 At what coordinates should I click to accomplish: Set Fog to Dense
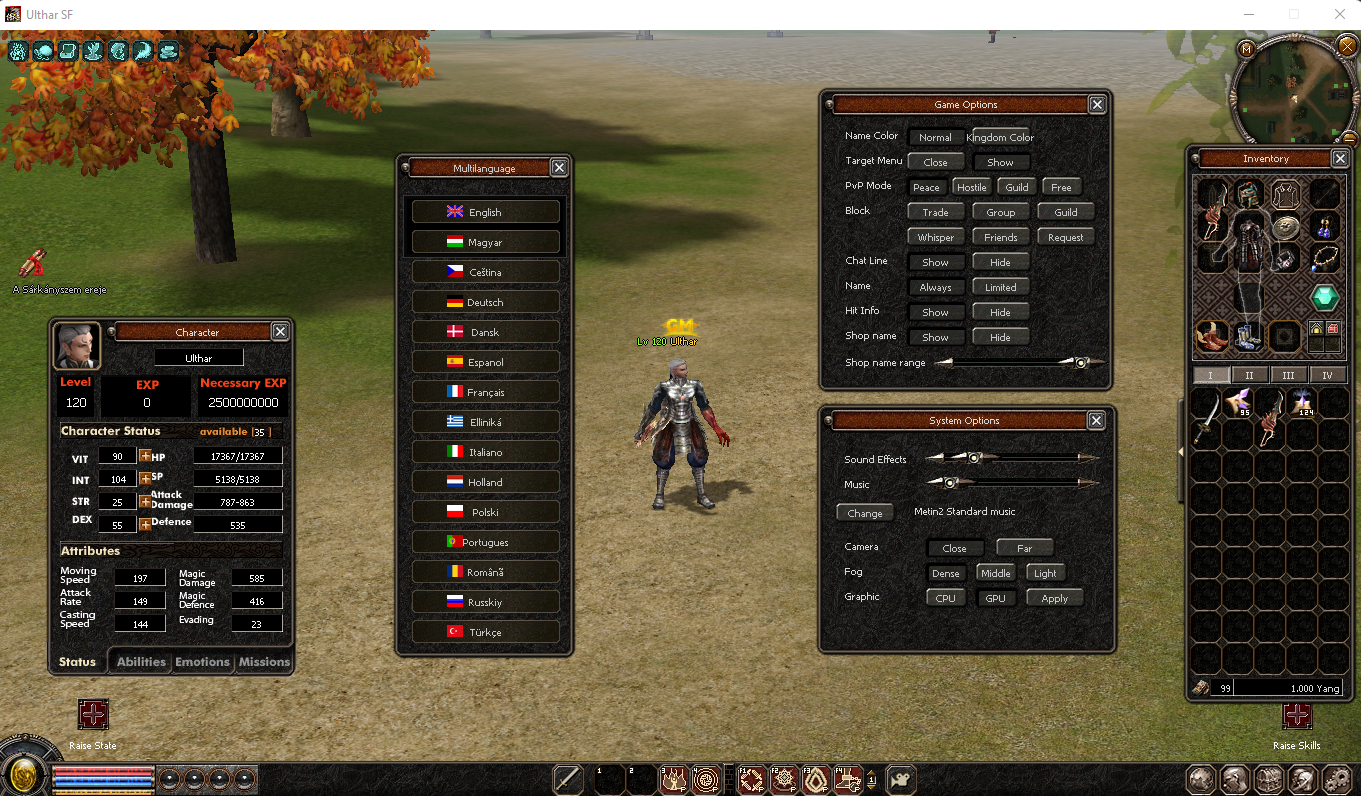tap(946, 572)
